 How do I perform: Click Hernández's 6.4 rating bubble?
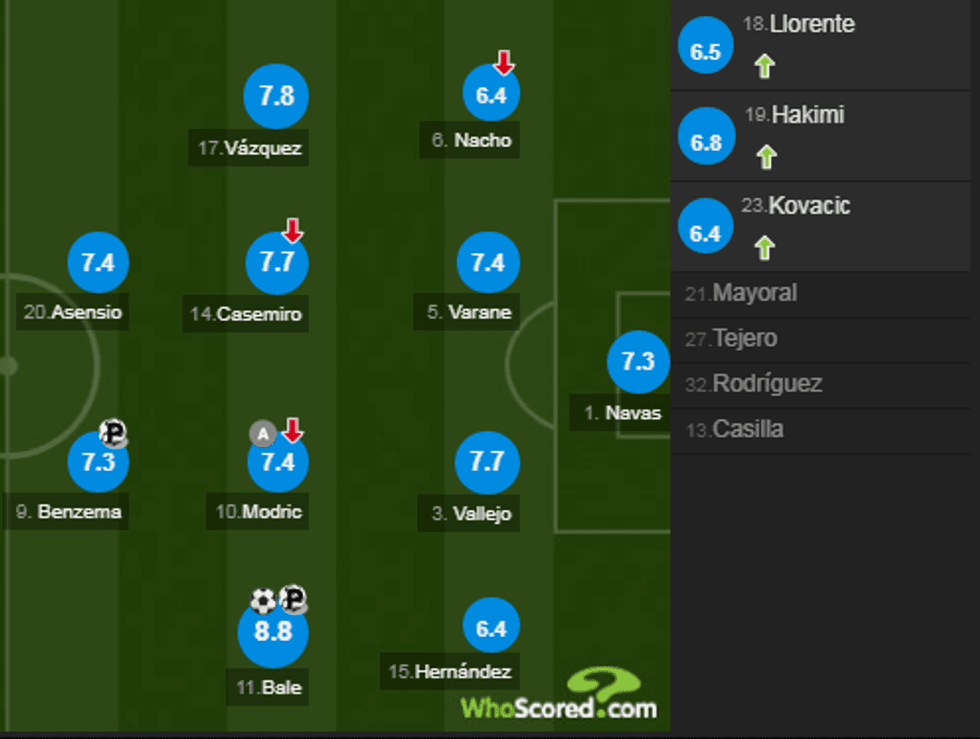click(491, 629)
